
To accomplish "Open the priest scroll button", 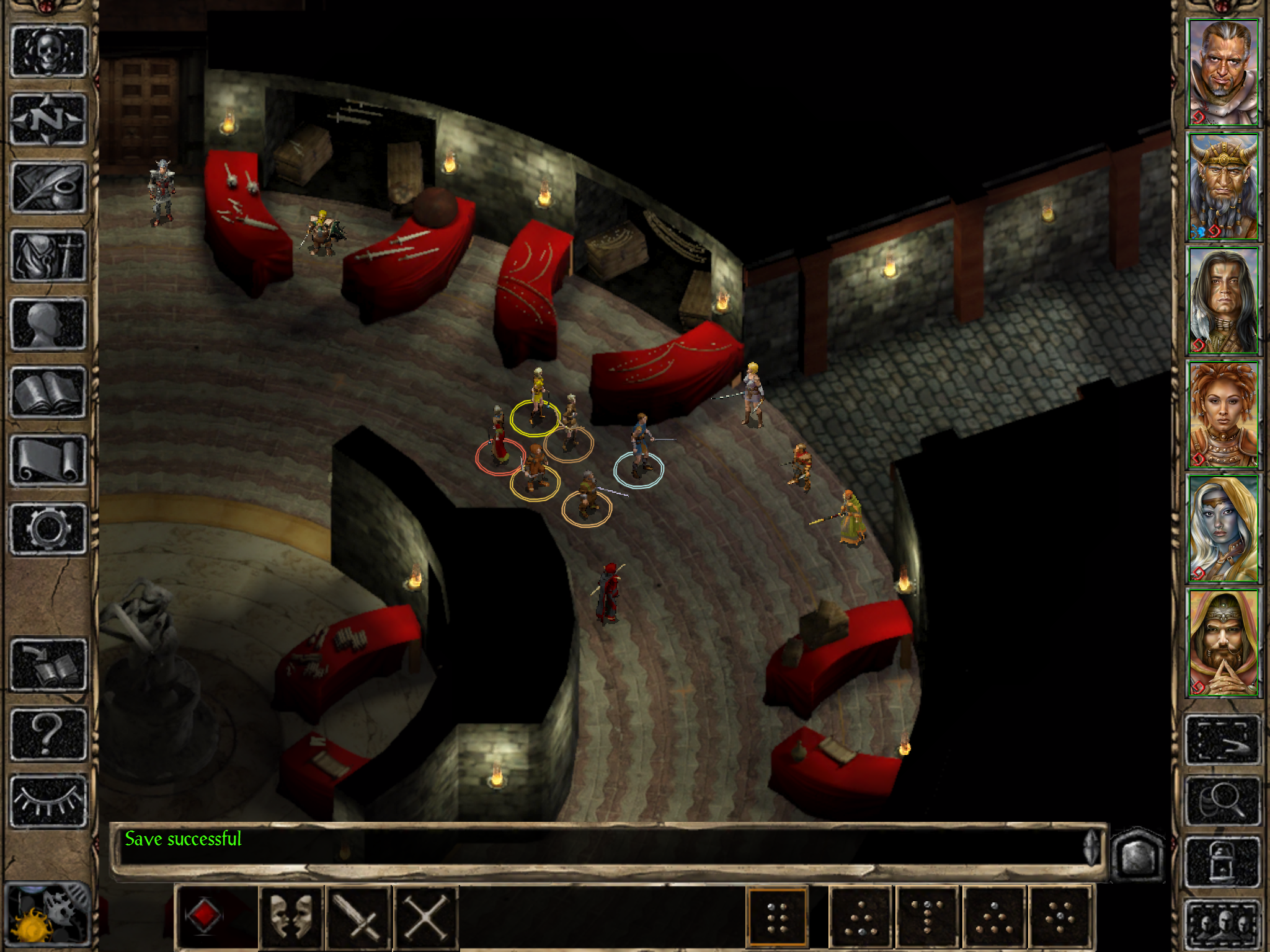I will [48, 460].
